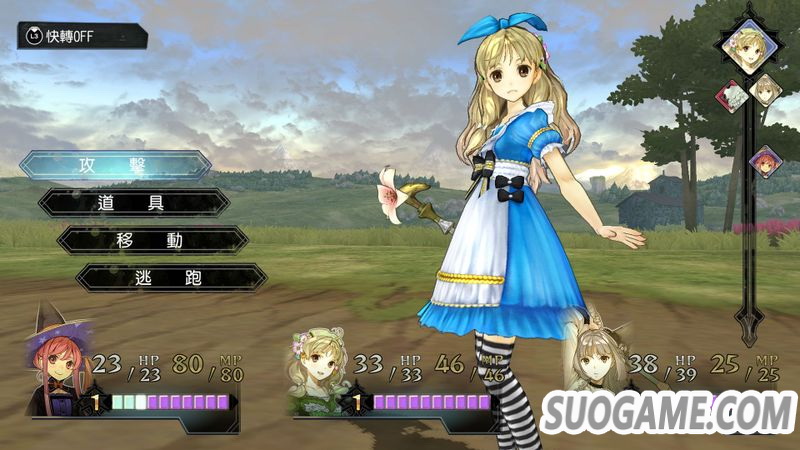Select the 攻擊 (Attack) command
Screen dimensions: 800x450
[115, 165]
